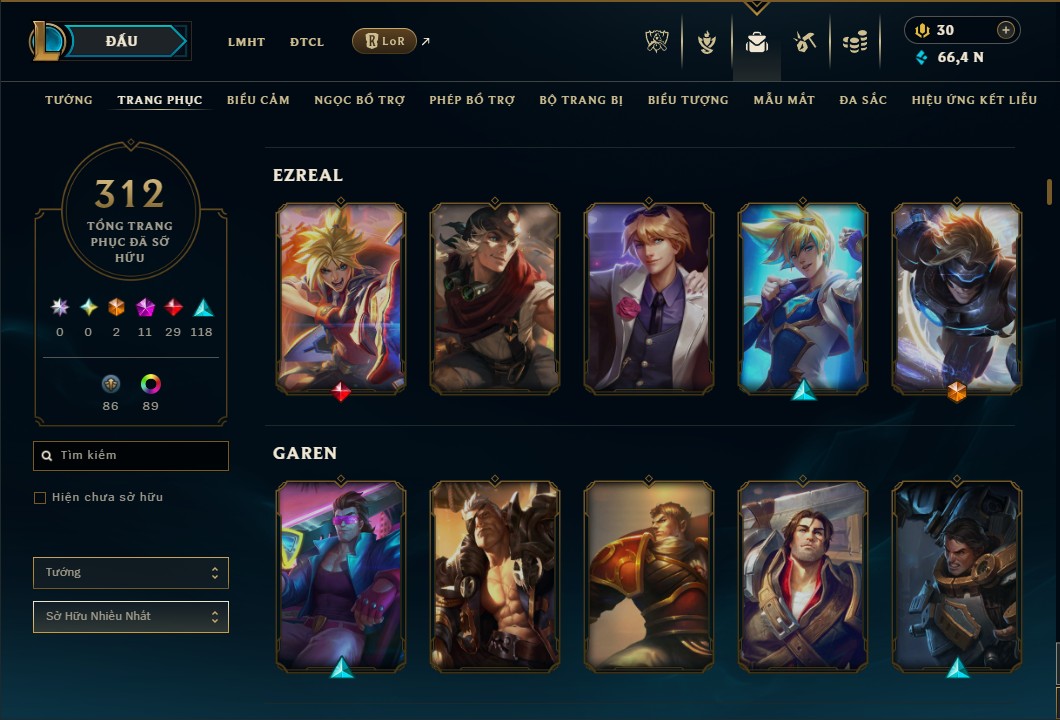Open the LMHT game tab

coord(246,42)
